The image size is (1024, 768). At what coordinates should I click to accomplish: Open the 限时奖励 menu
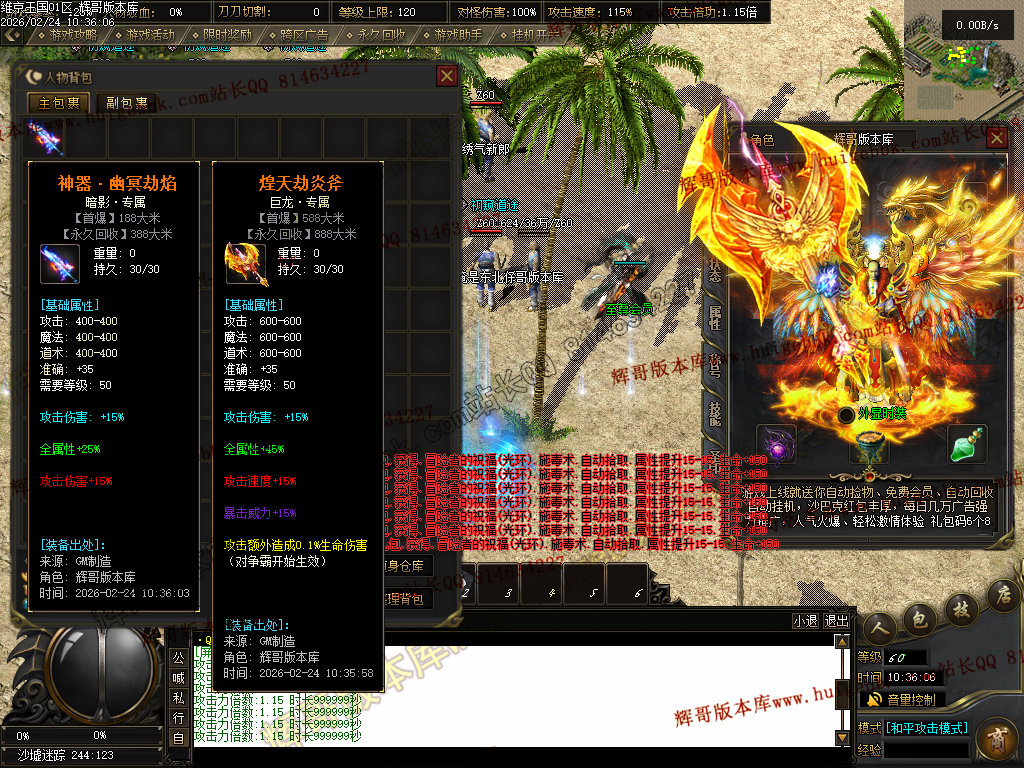221,35
